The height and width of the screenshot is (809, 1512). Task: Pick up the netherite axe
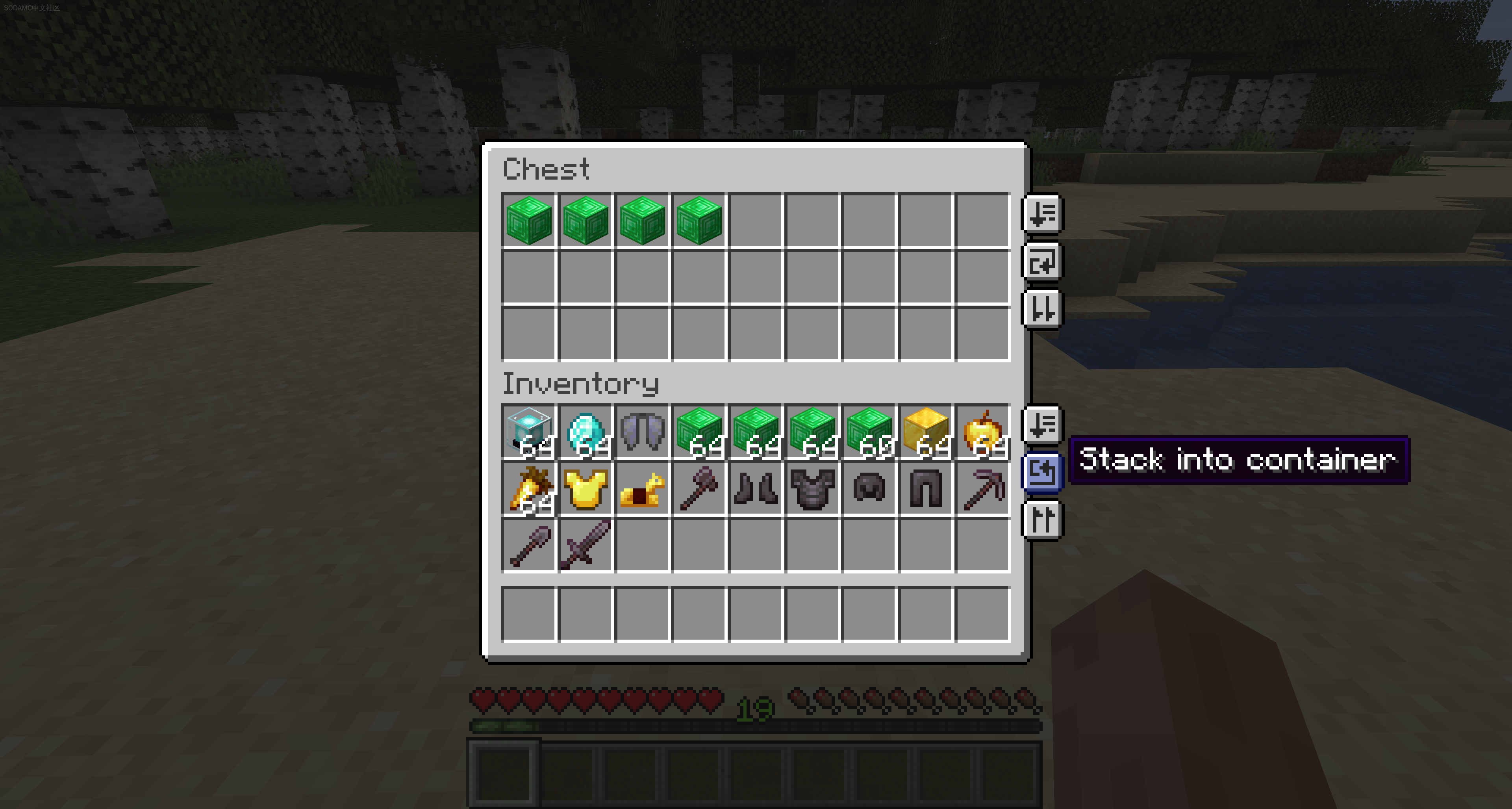699,488
